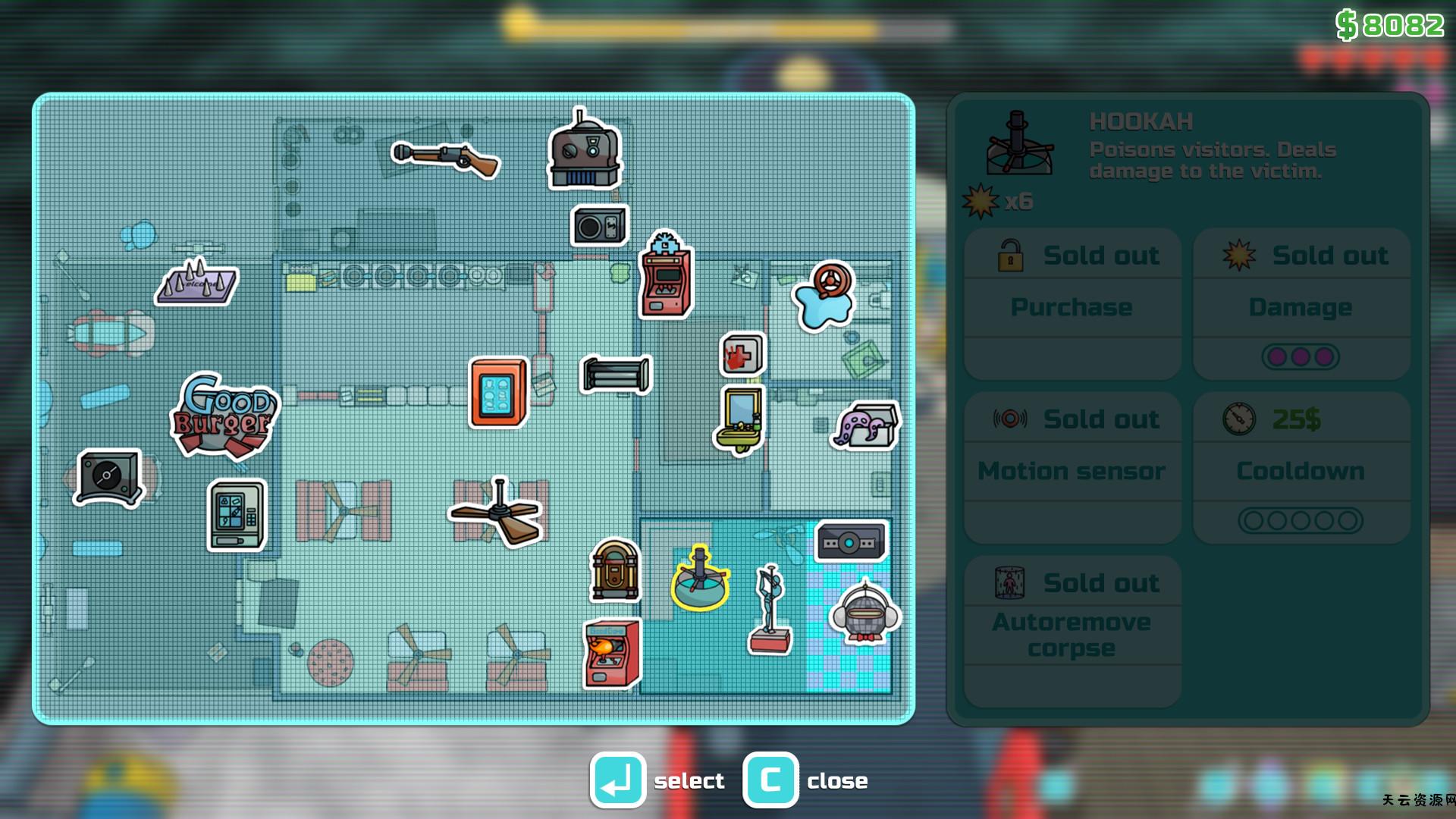
Task: Select the ceiling fan trap
Action: [497, 512]
